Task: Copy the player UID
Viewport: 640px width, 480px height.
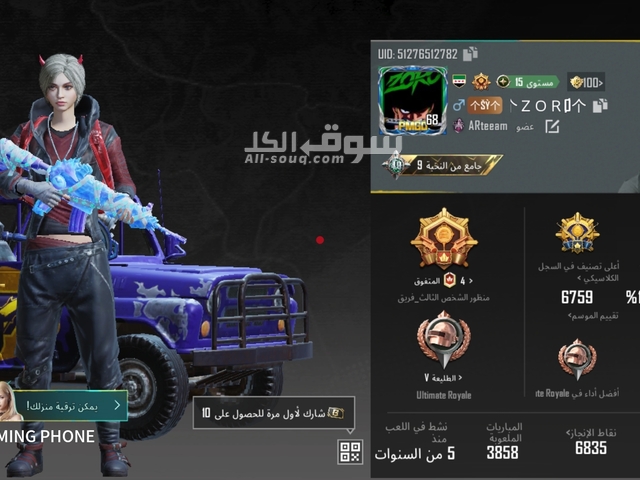Action: coord(470,54)
